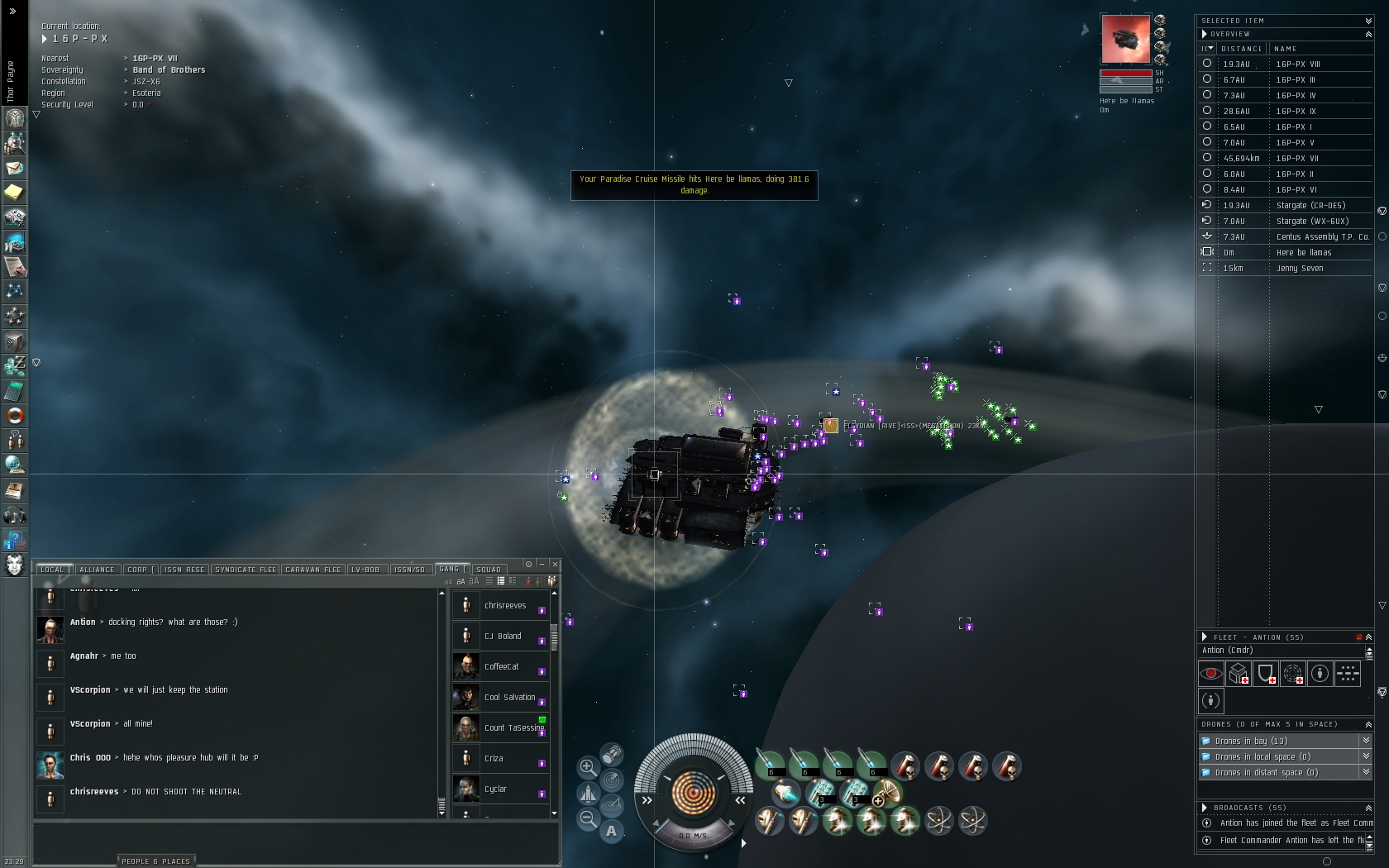This screenshot has height=868, width=1389.
Task: Zoom in with the magnifier plus button
Action: (588, 766)
